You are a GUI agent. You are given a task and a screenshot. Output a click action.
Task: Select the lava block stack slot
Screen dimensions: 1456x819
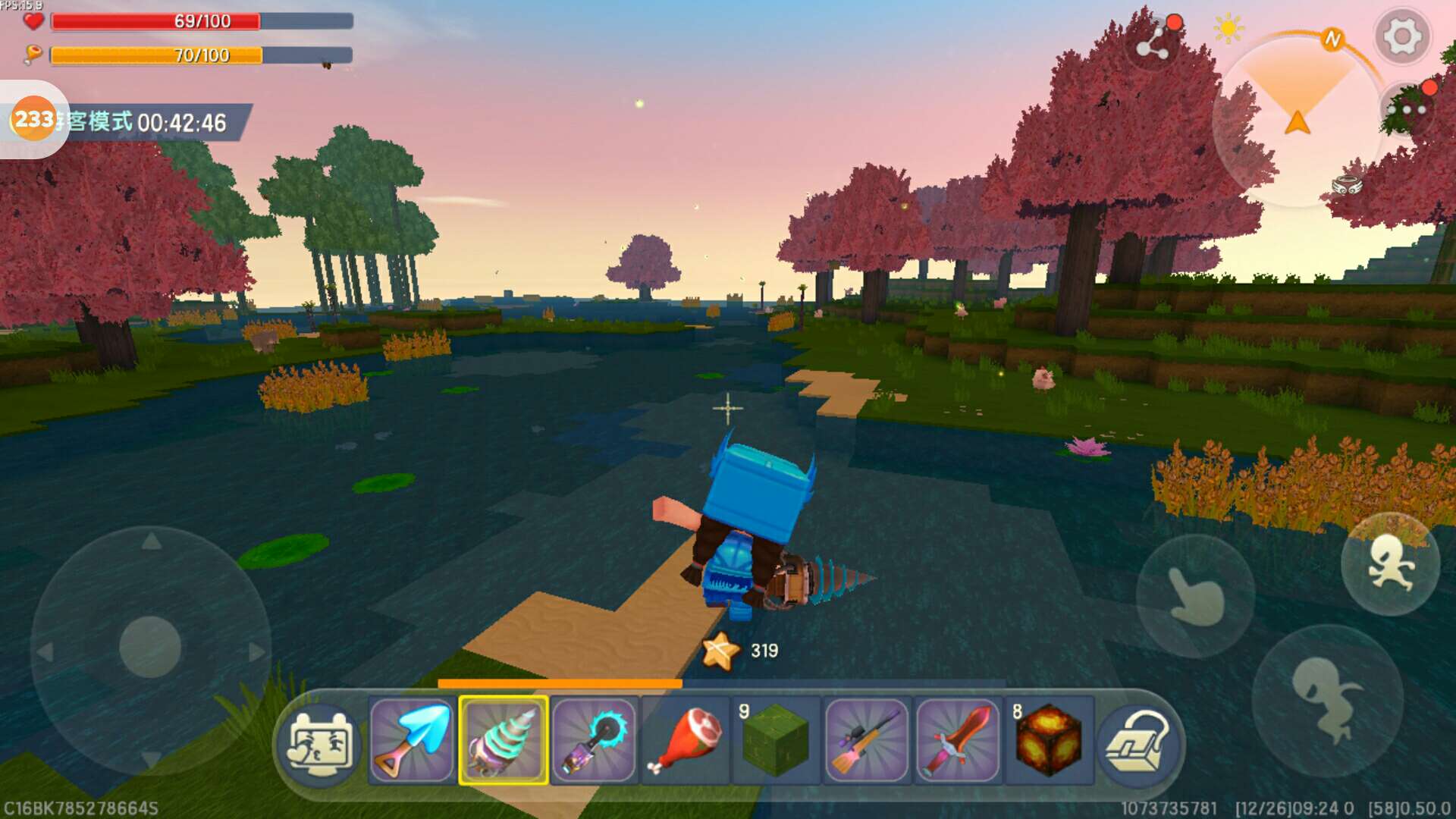click(1049, 741)
